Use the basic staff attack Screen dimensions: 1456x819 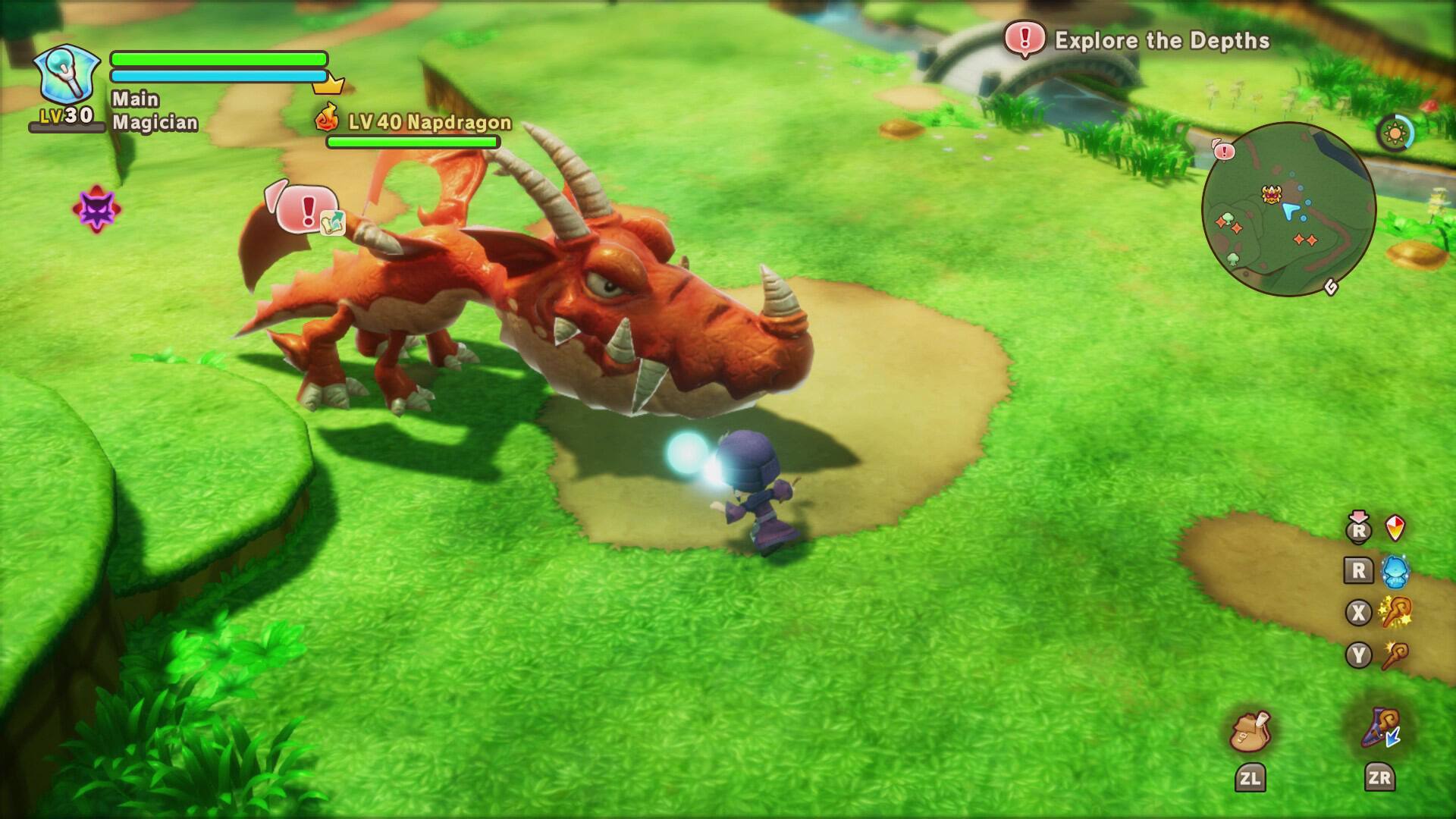[1395, 655]
